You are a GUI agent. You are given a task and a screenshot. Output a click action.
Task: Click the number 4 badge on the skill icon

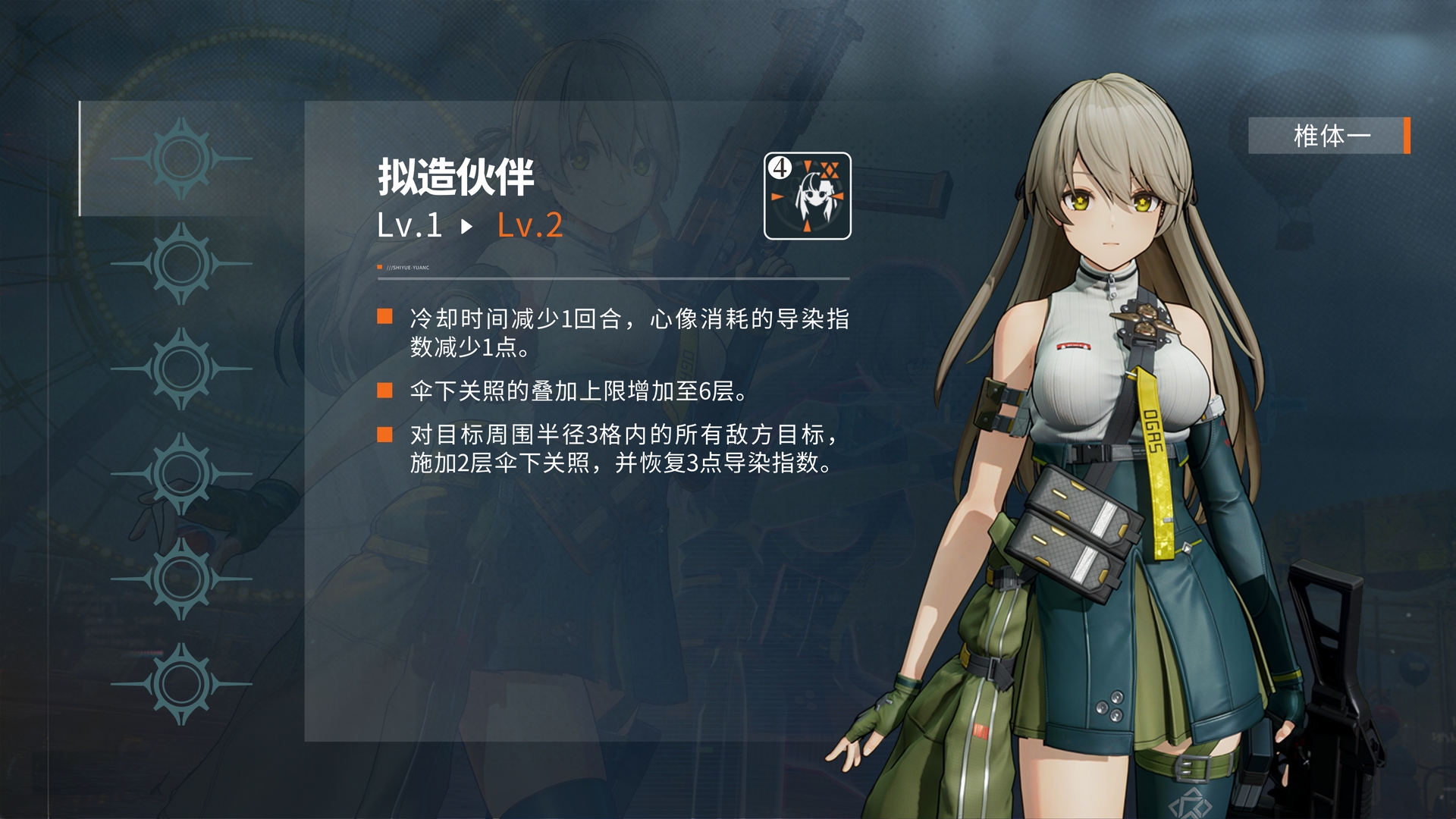[780, 168]
